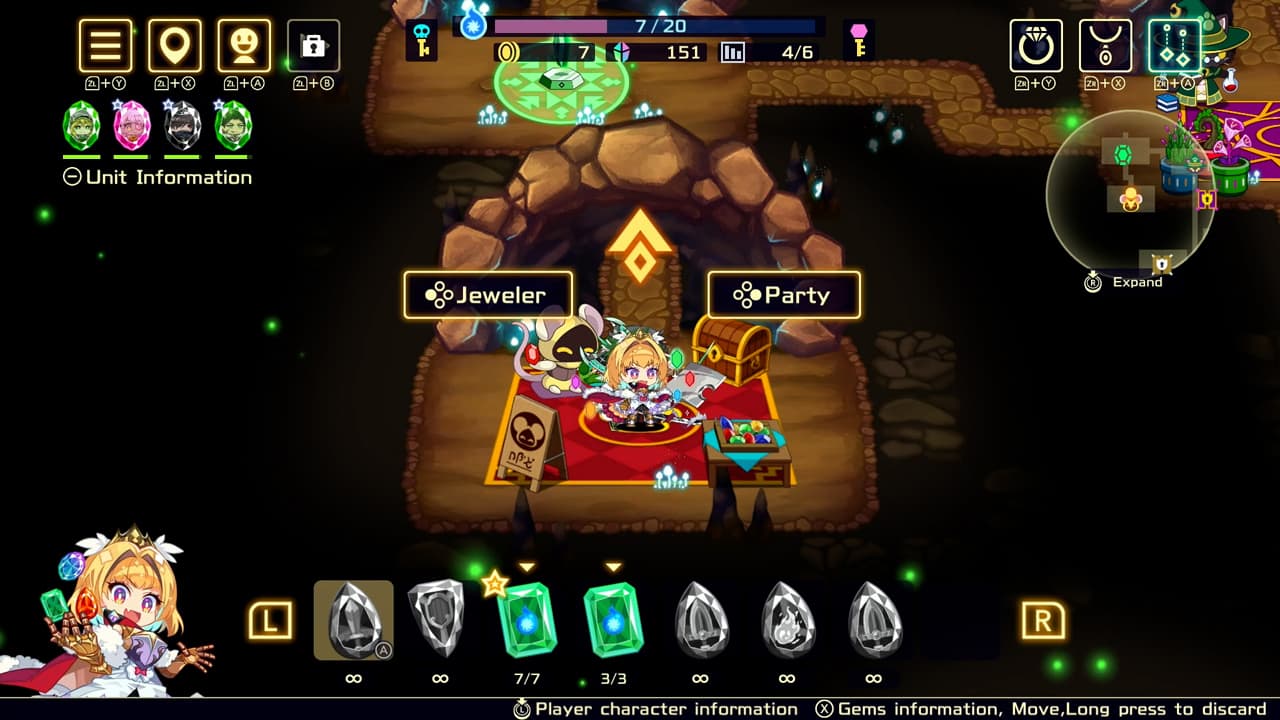
Task: Click the locked padlock icon
Action: pos(313,46)
